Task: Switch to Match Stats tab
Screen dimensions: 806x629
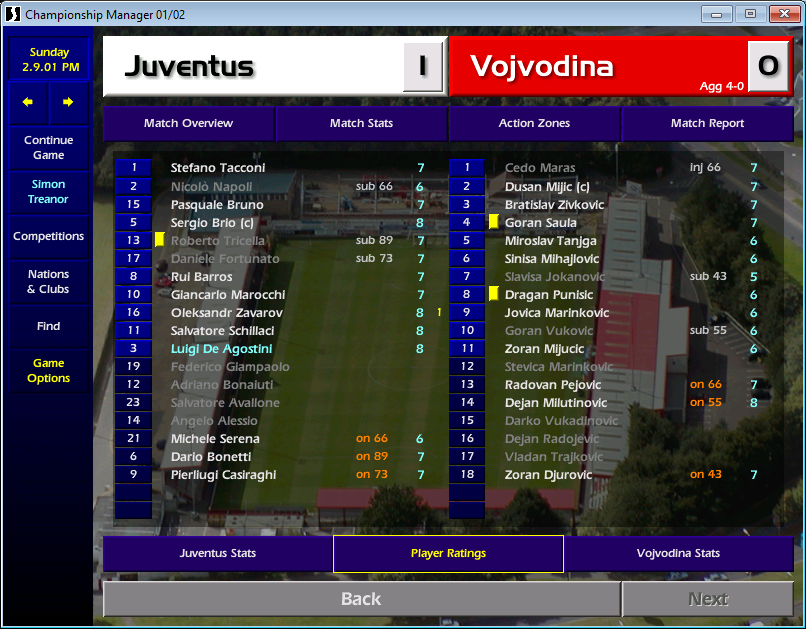Action: click(x=361, y=123)
